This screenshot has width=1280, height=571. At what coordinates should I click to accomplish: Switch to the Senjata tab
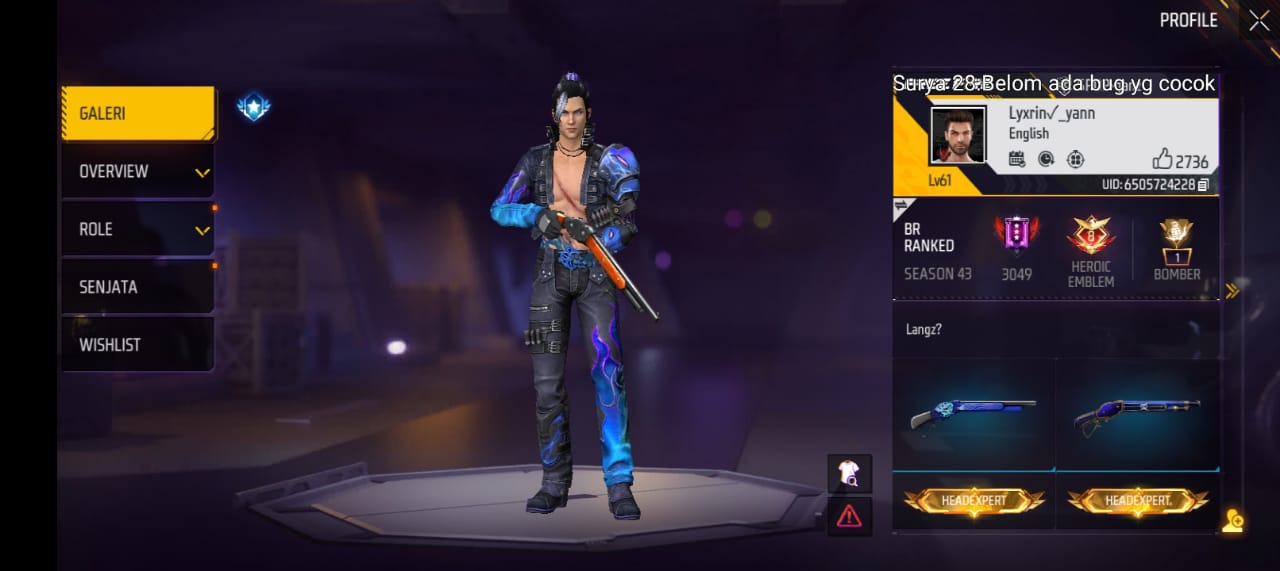point(138,287)
